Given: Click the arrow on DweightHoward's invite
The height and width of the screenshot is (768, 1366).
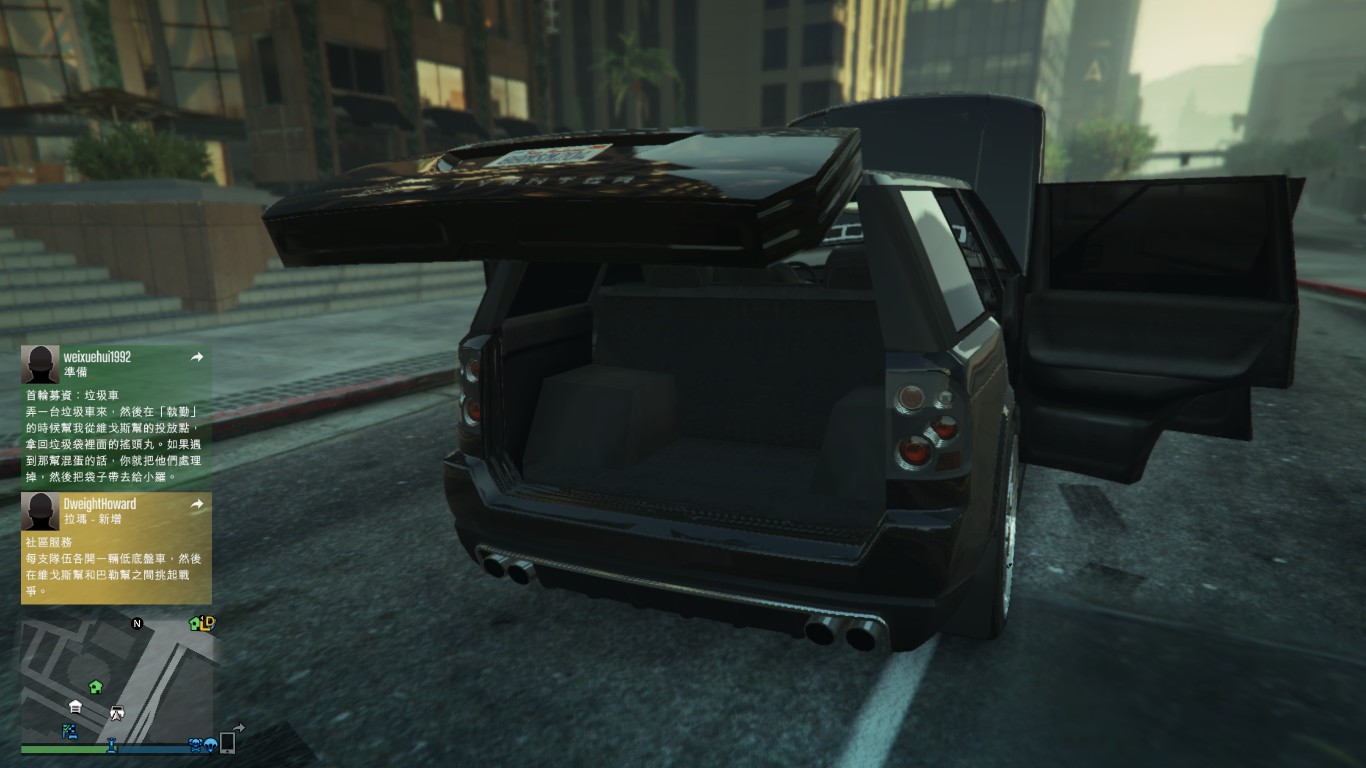Looking at the screenshot, I should coord(197,504).
